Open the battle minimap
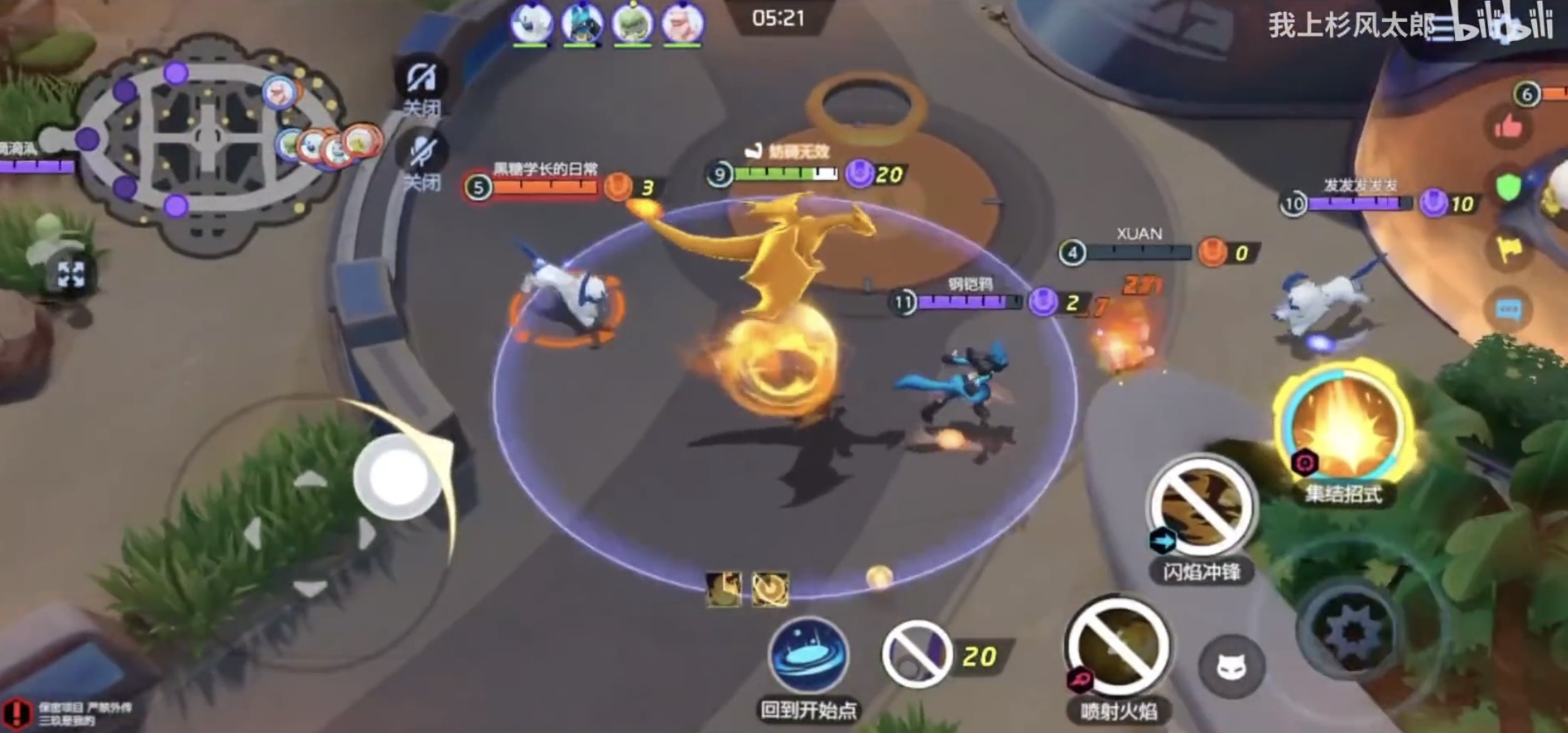The image size is (1568, 733). click(205, 138)
